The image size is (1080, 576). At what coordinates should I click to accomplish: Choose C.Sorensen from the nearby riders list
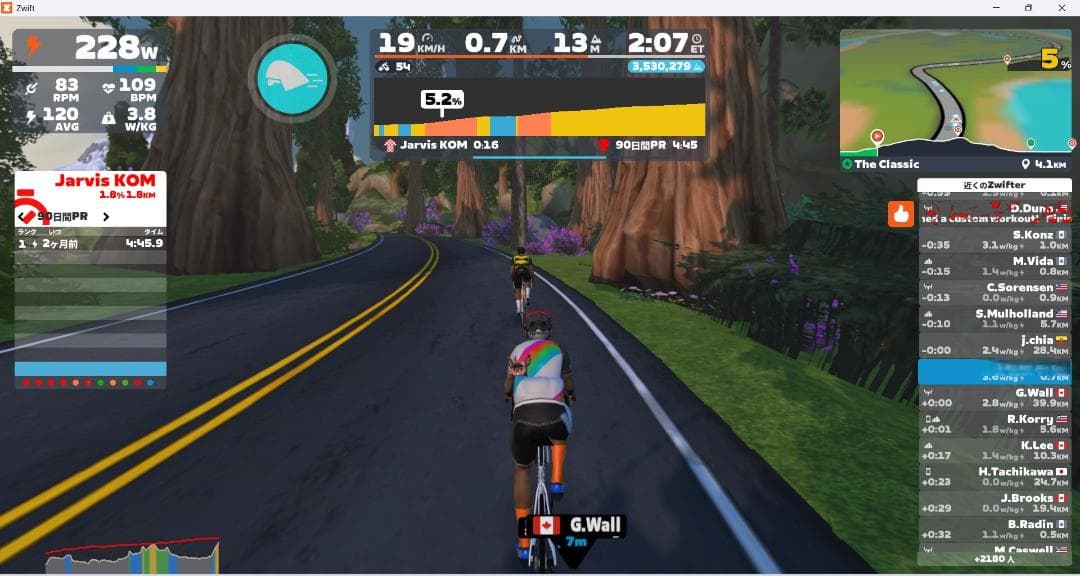click(x=994, y=292)
